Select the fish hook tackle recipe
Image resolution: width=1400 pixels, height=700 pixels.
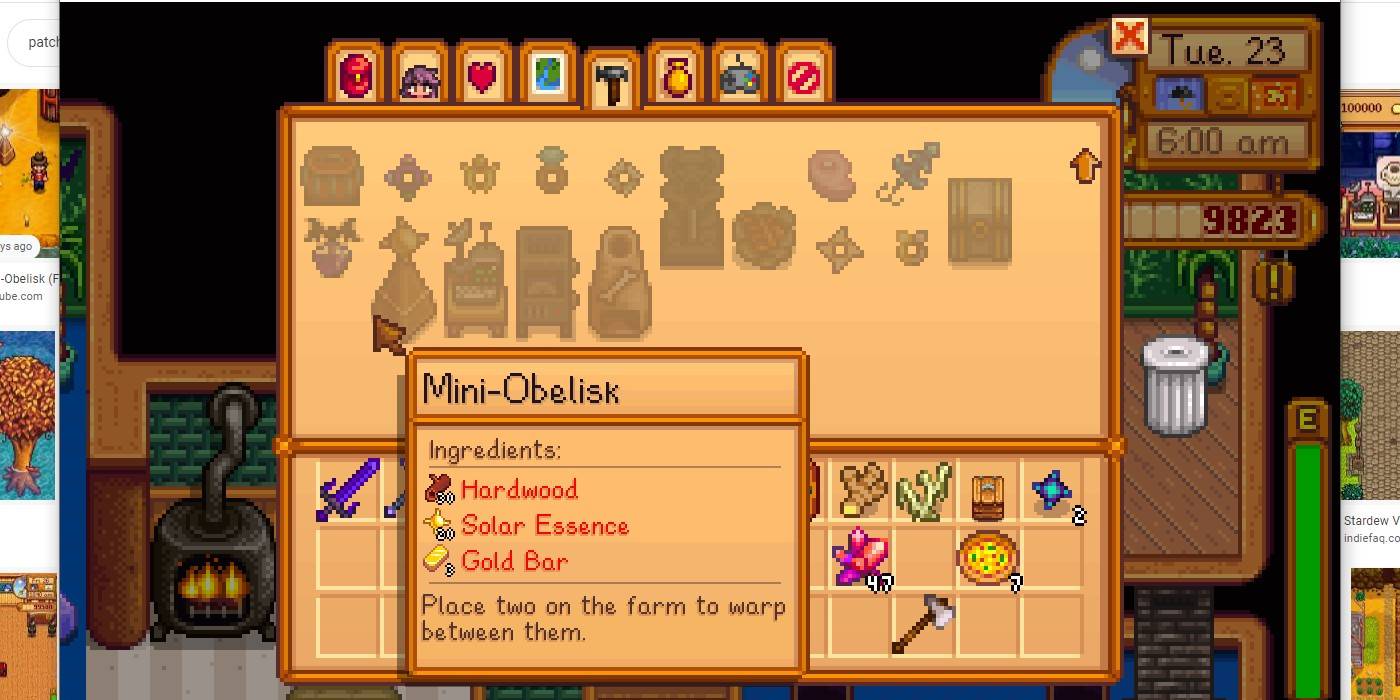pyautogui.click(x=908, y=172)
